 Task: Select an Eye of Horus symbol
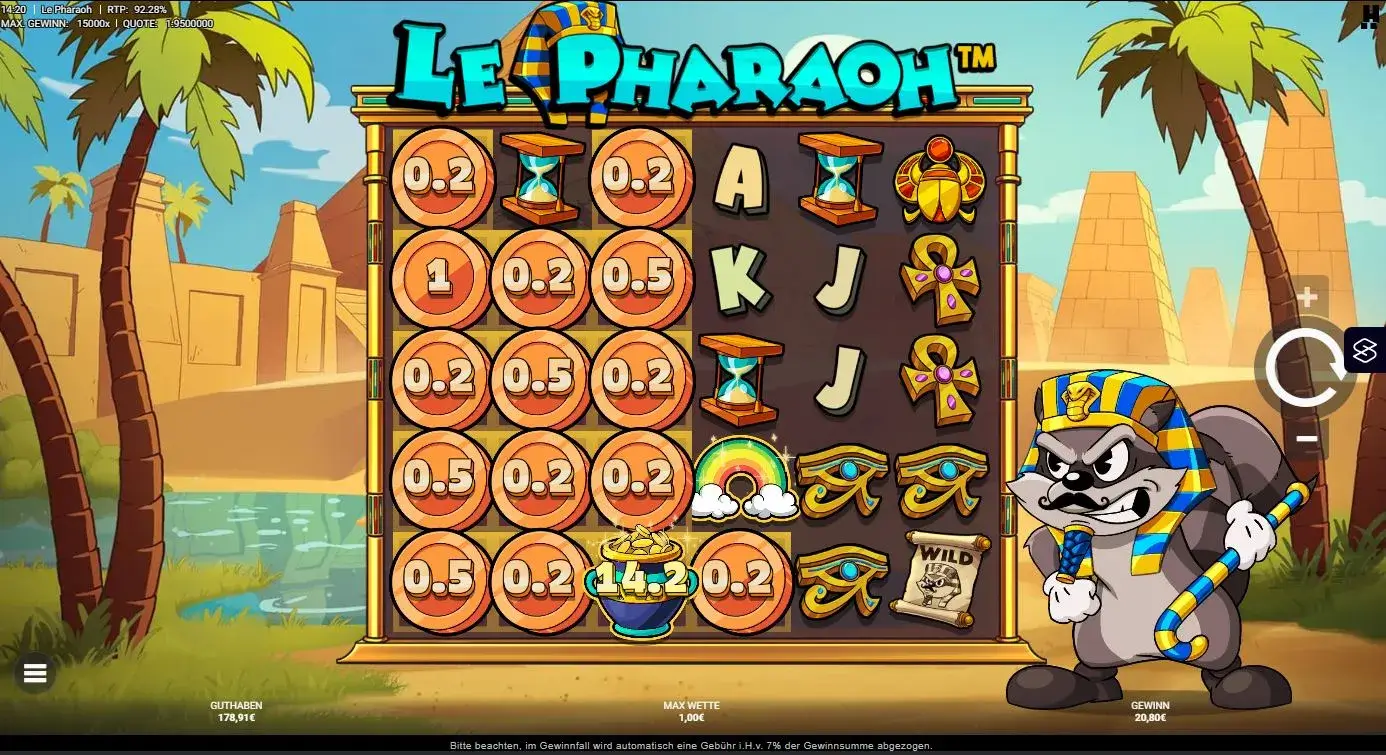pos(841,480)
